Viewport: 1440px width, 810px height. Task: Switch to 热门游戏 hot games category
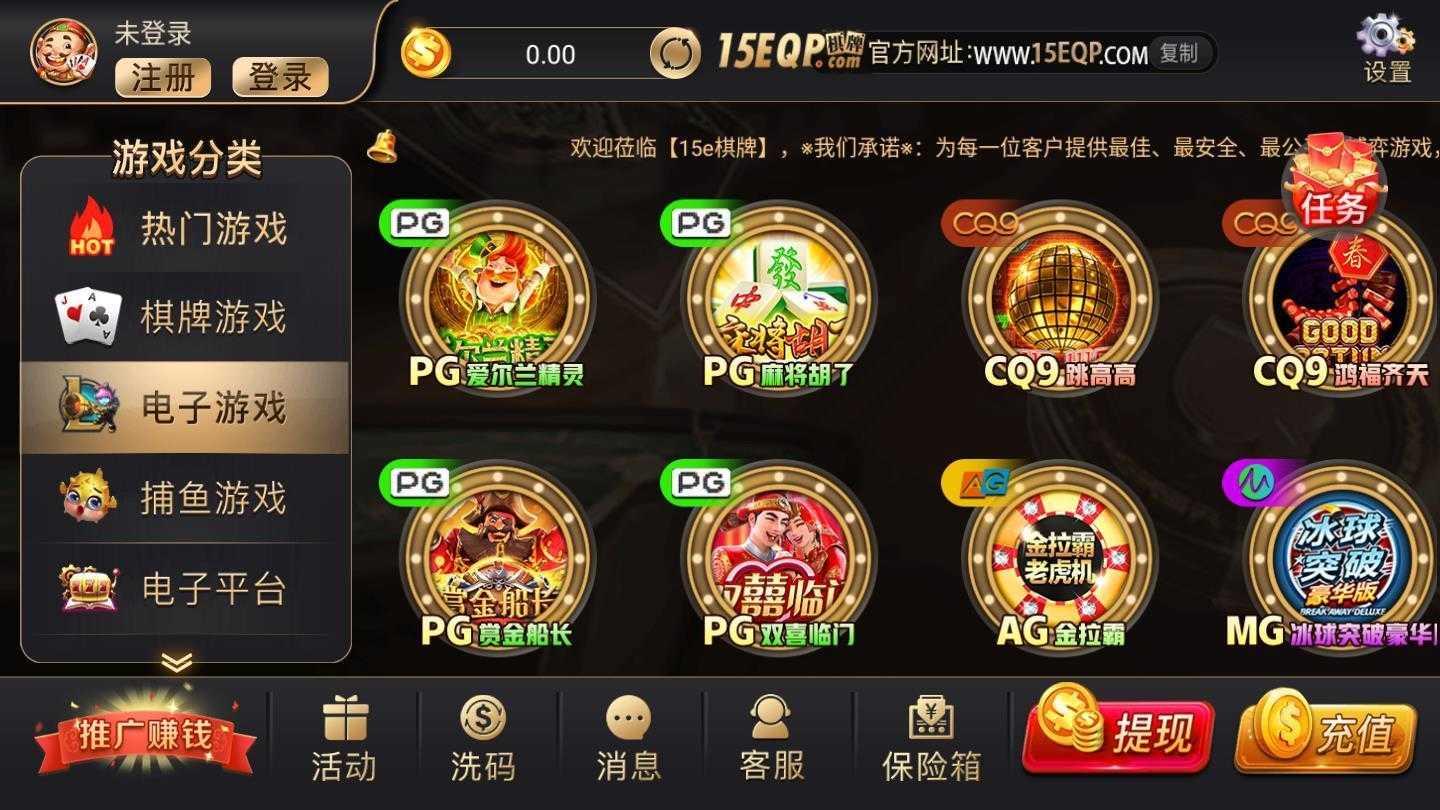click(185, 228)
